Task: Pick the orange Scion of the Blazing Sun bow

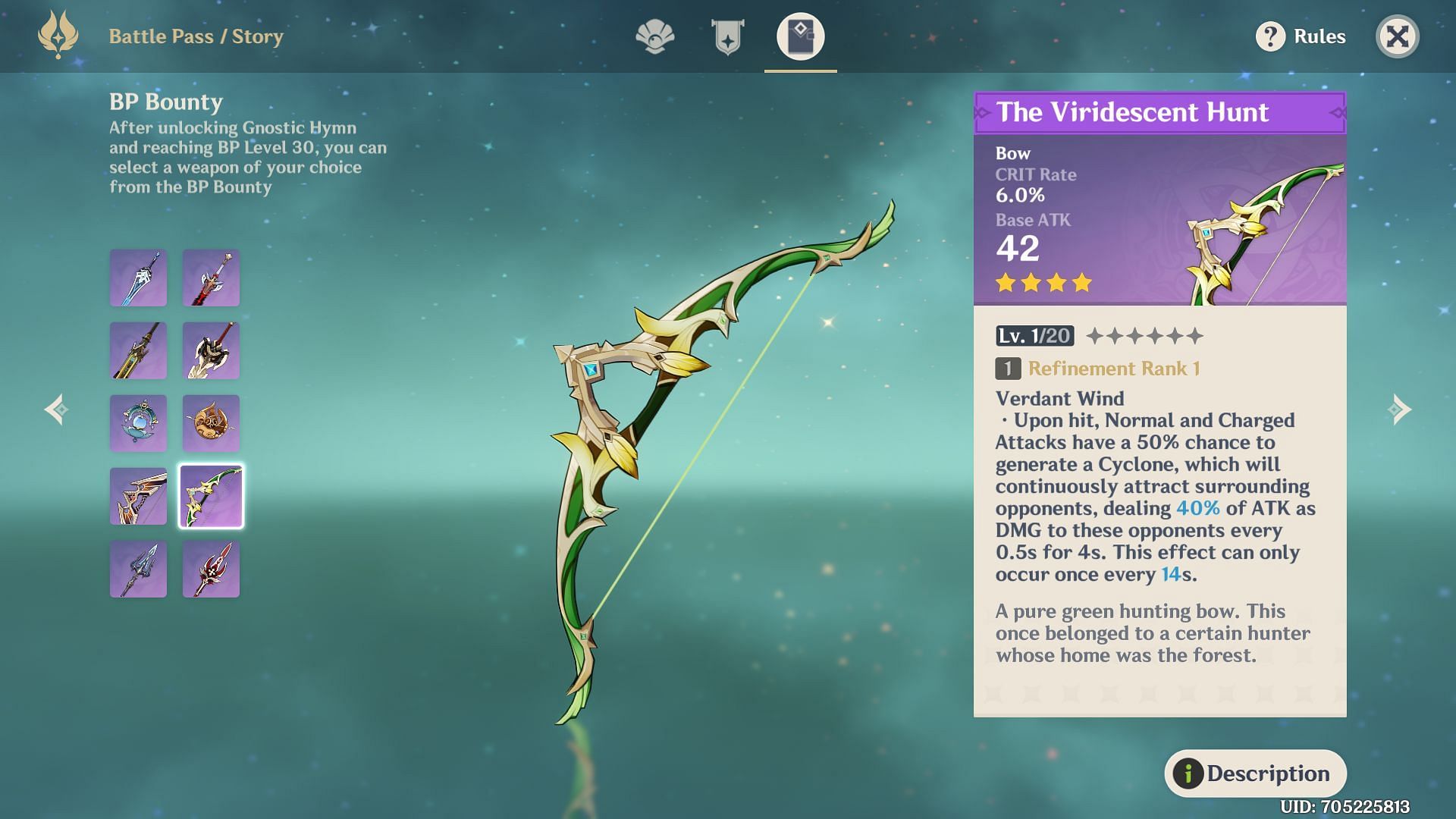Action: coord(138,497)
